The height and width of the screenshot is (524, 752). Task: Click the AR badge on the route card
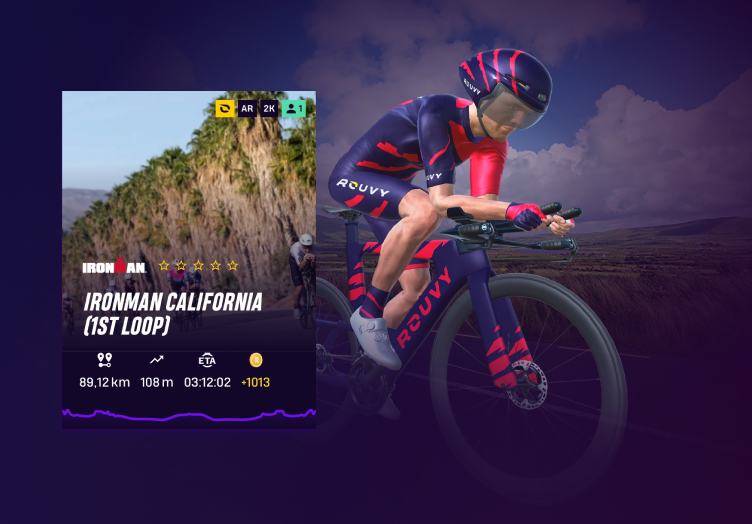tap(247, 108)
